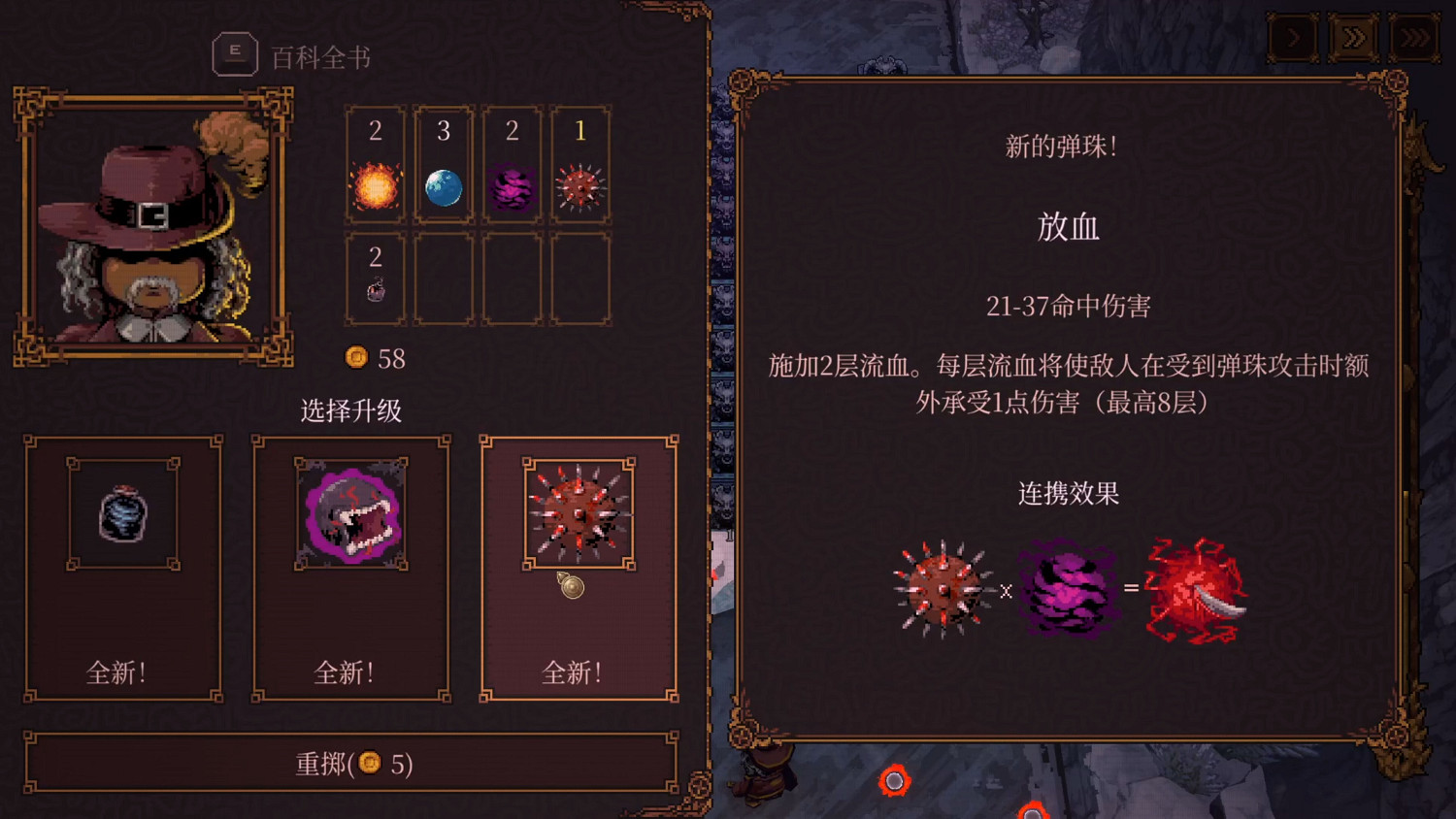Click the red knife combo result orb
1456x819 pixels.
pos(1193,589)
